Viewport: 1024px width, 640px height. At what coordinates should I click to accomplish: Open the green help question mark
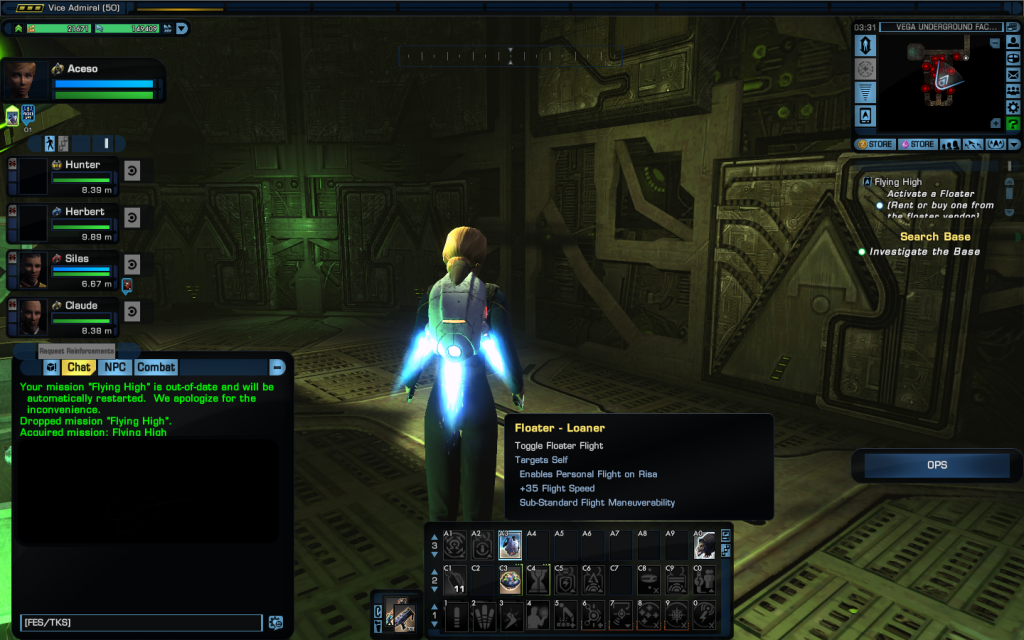tap(1012, 123)
